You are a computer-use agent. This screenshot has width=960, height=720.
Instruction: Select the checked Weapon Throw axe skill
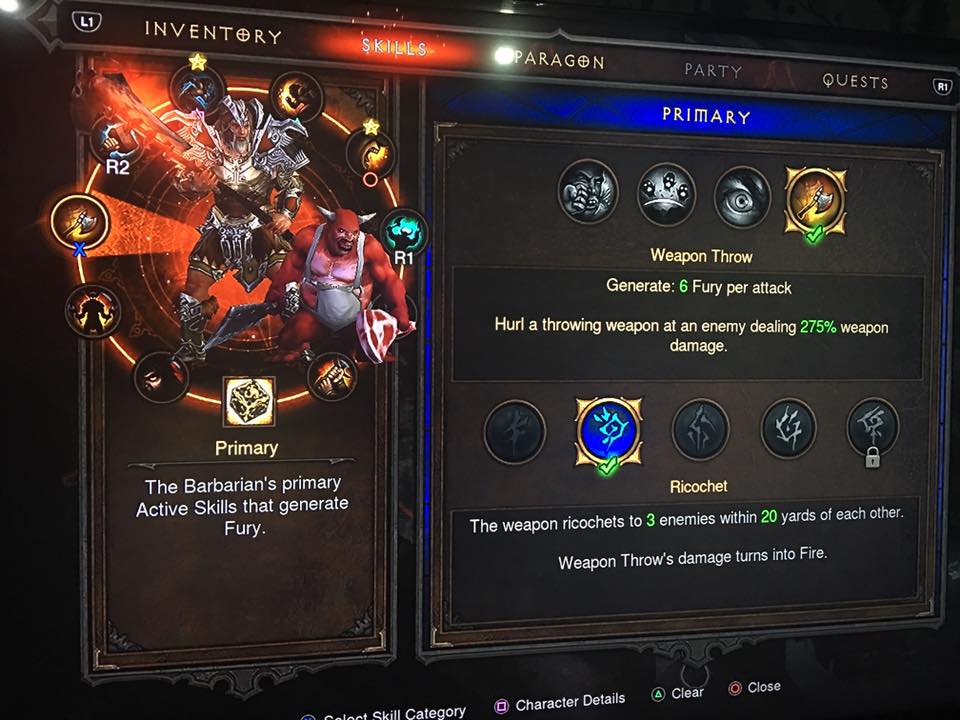[815, 200]
